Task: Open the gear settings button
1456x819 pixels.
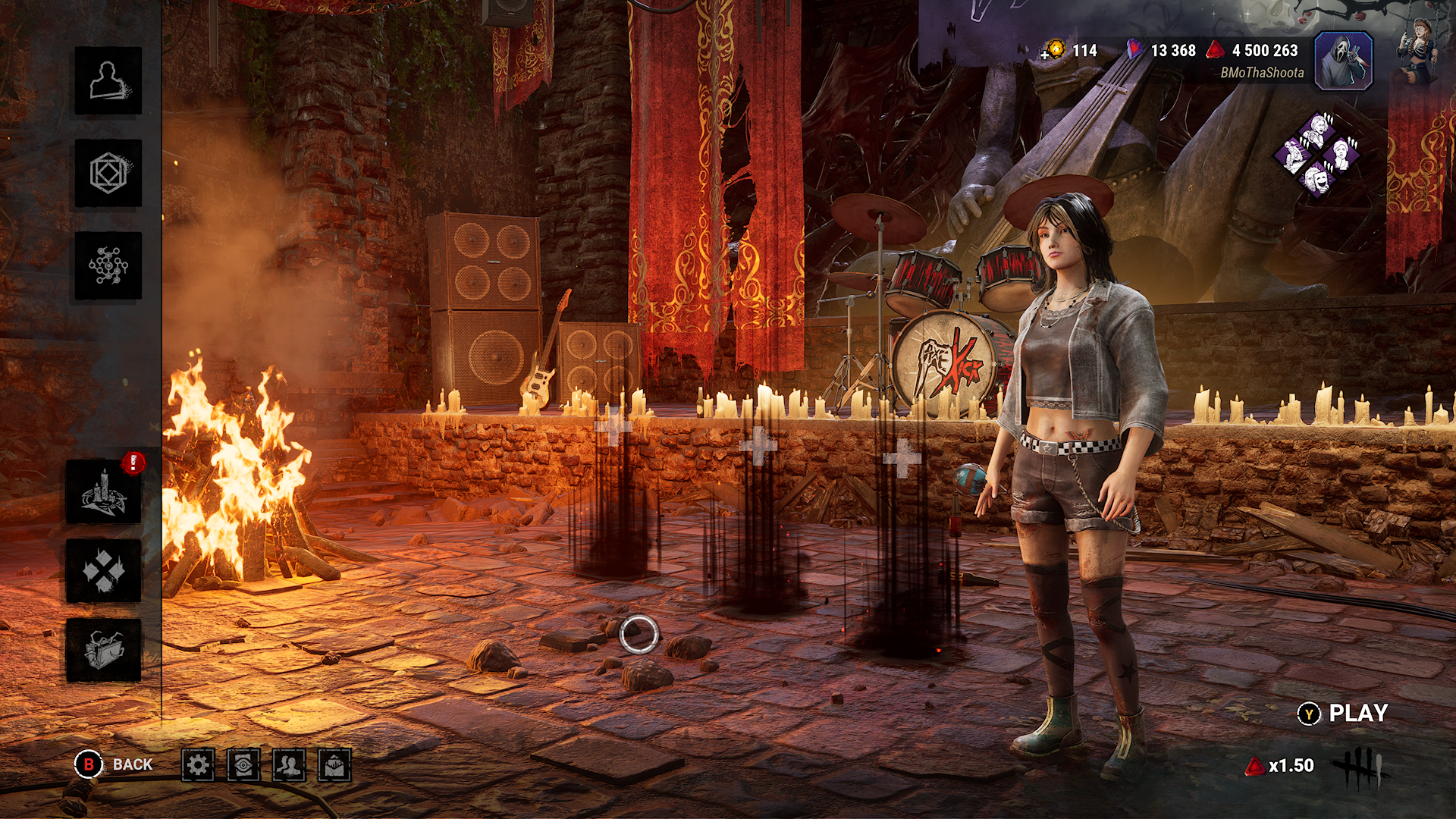Action: click(x=198, y=765)
